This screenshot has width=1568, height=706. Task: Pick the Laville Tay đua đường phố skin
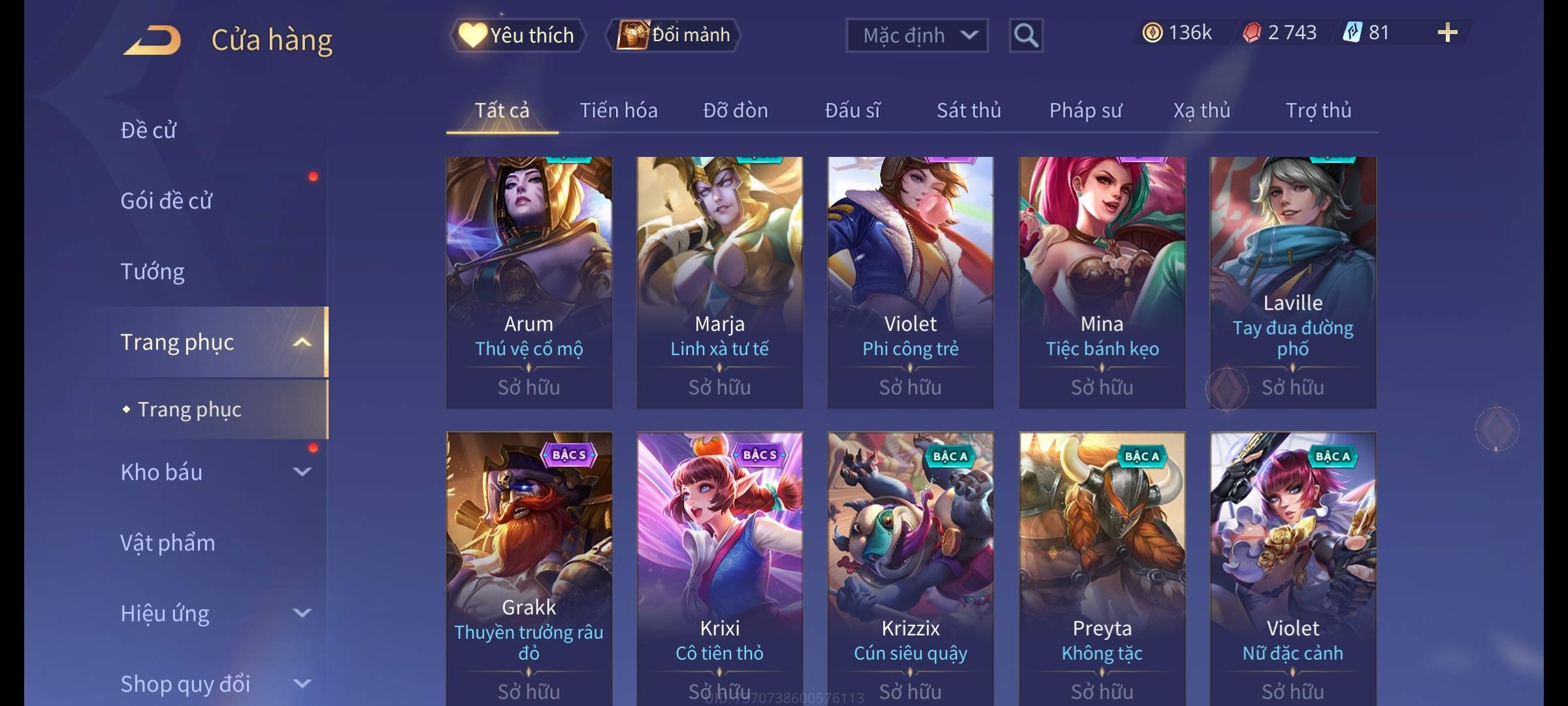(x=1292, y=281)
